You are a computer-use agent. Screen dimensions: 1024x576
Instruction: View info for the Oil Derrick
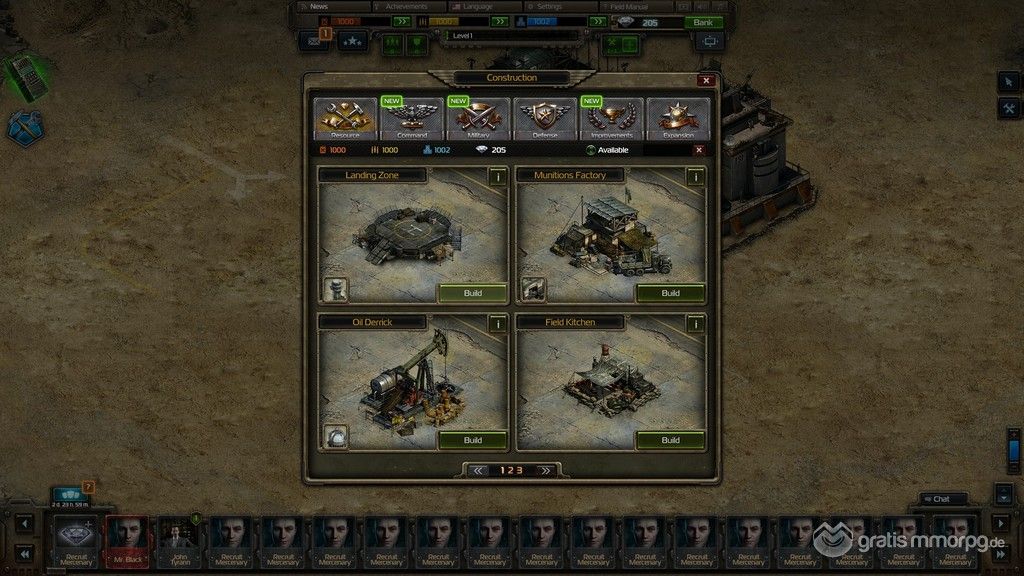pos(497,323)
